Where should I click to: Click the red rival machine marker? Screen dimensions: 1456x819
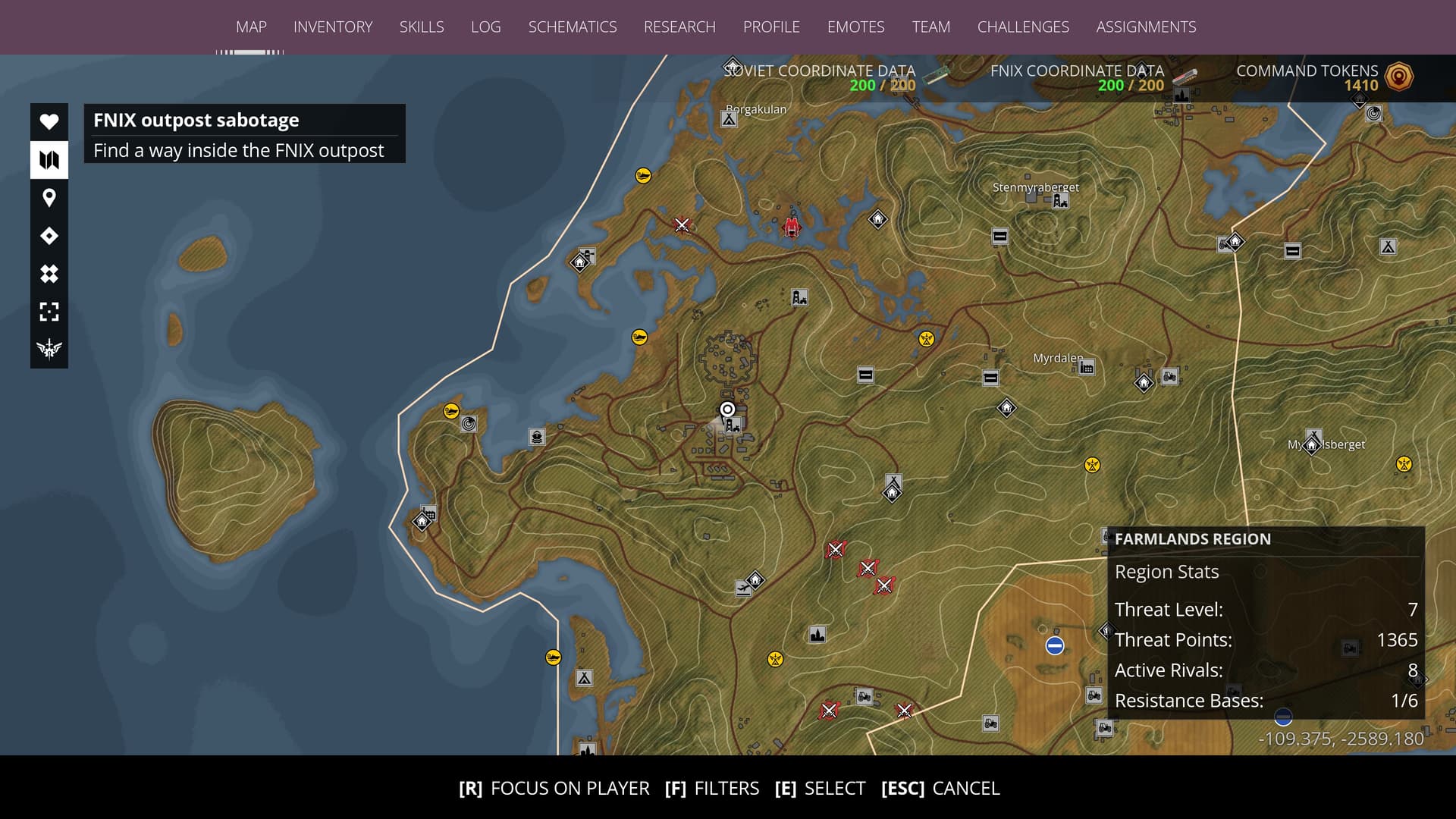point(792,227)
